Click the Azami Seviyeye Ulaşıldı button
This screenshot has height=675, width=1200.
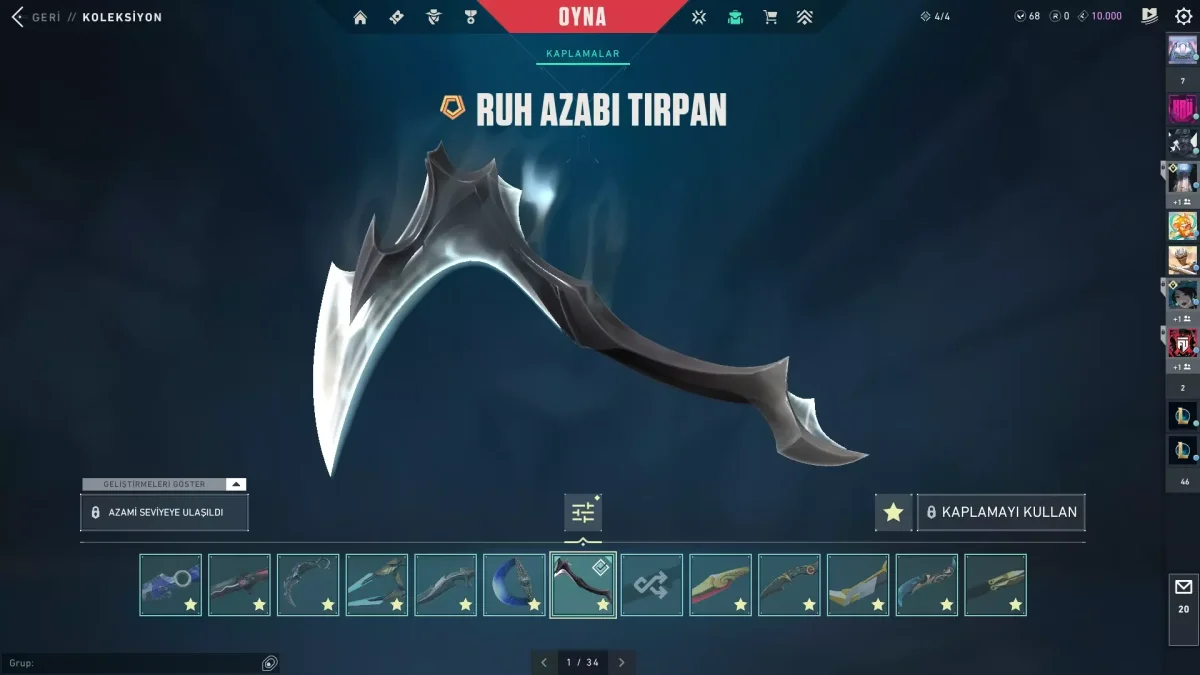[164, 512]
